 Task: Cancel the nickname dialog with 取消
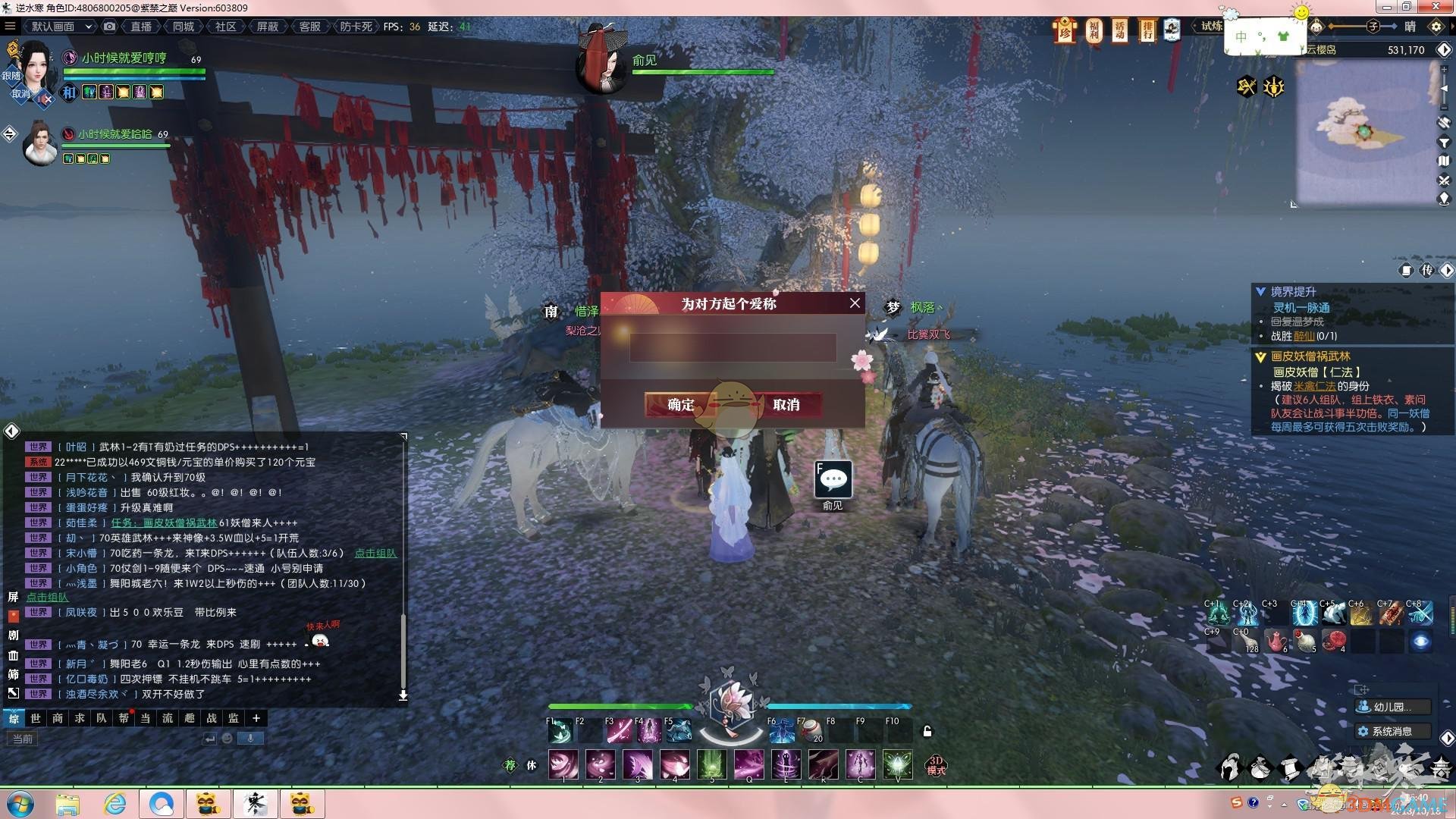click(x=786, y=404)
